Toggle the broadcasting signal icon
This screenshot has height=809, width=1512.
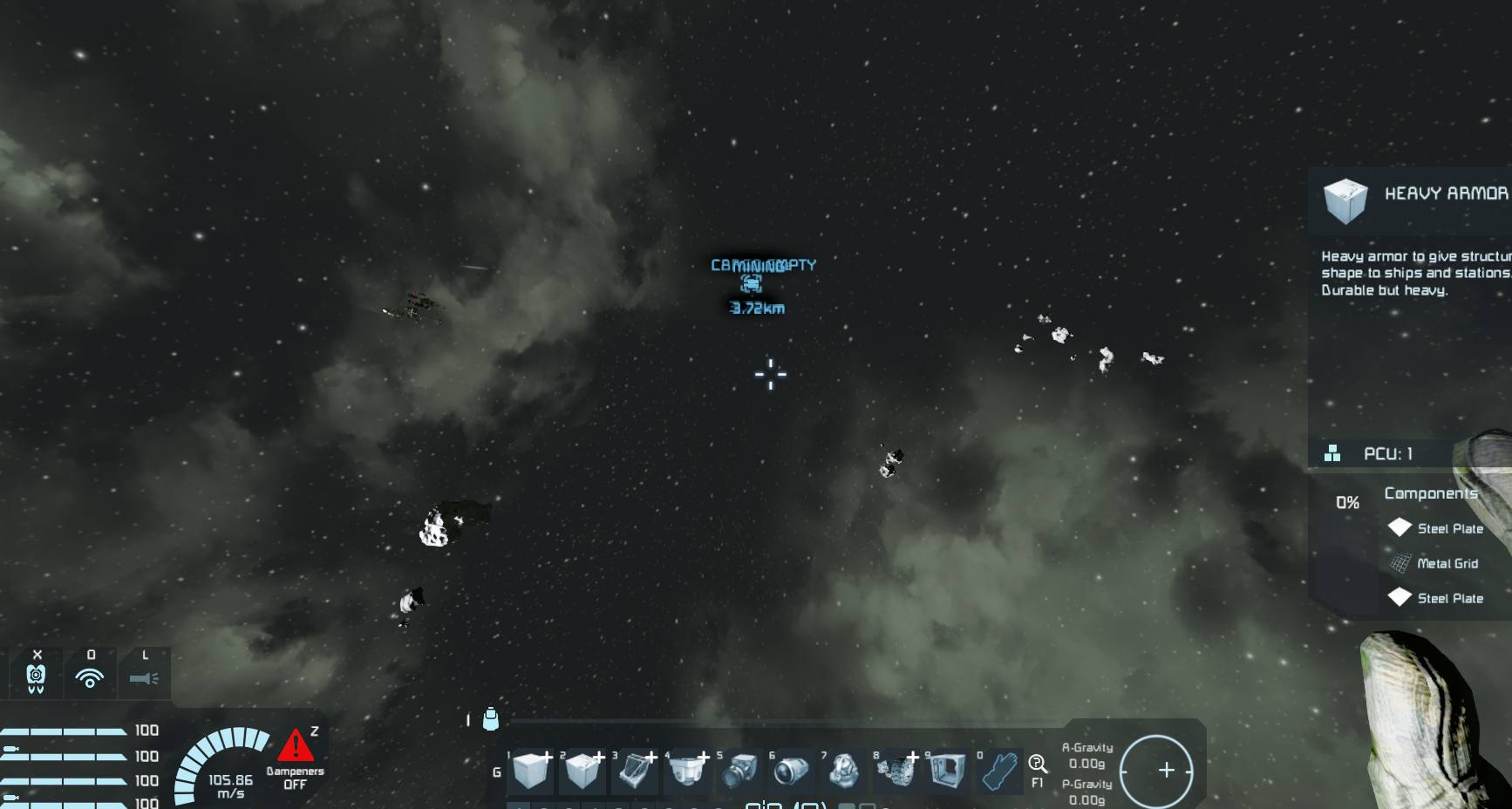pyautogui.click(x=90, y=677)
